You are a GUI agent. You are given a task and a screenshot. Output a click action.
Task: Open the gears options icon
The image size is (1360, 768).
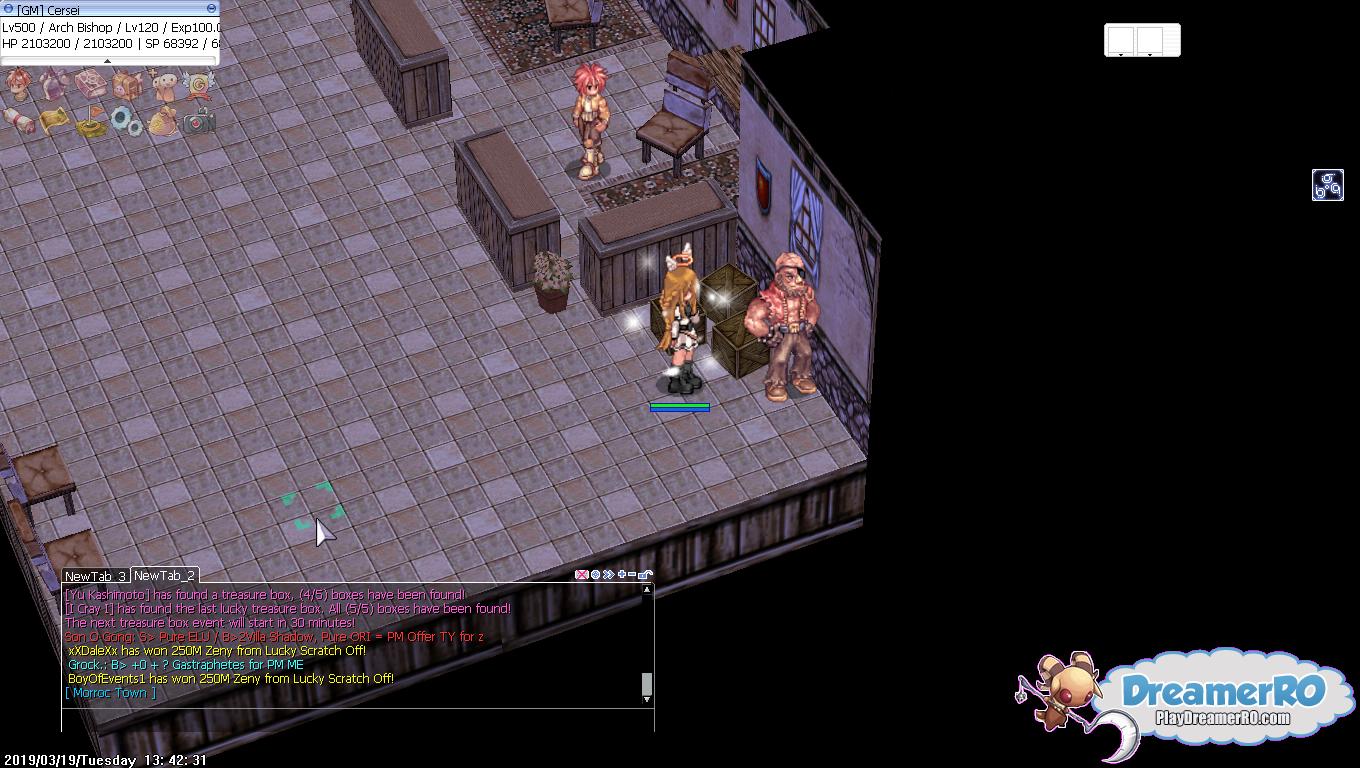click(127, 122)
